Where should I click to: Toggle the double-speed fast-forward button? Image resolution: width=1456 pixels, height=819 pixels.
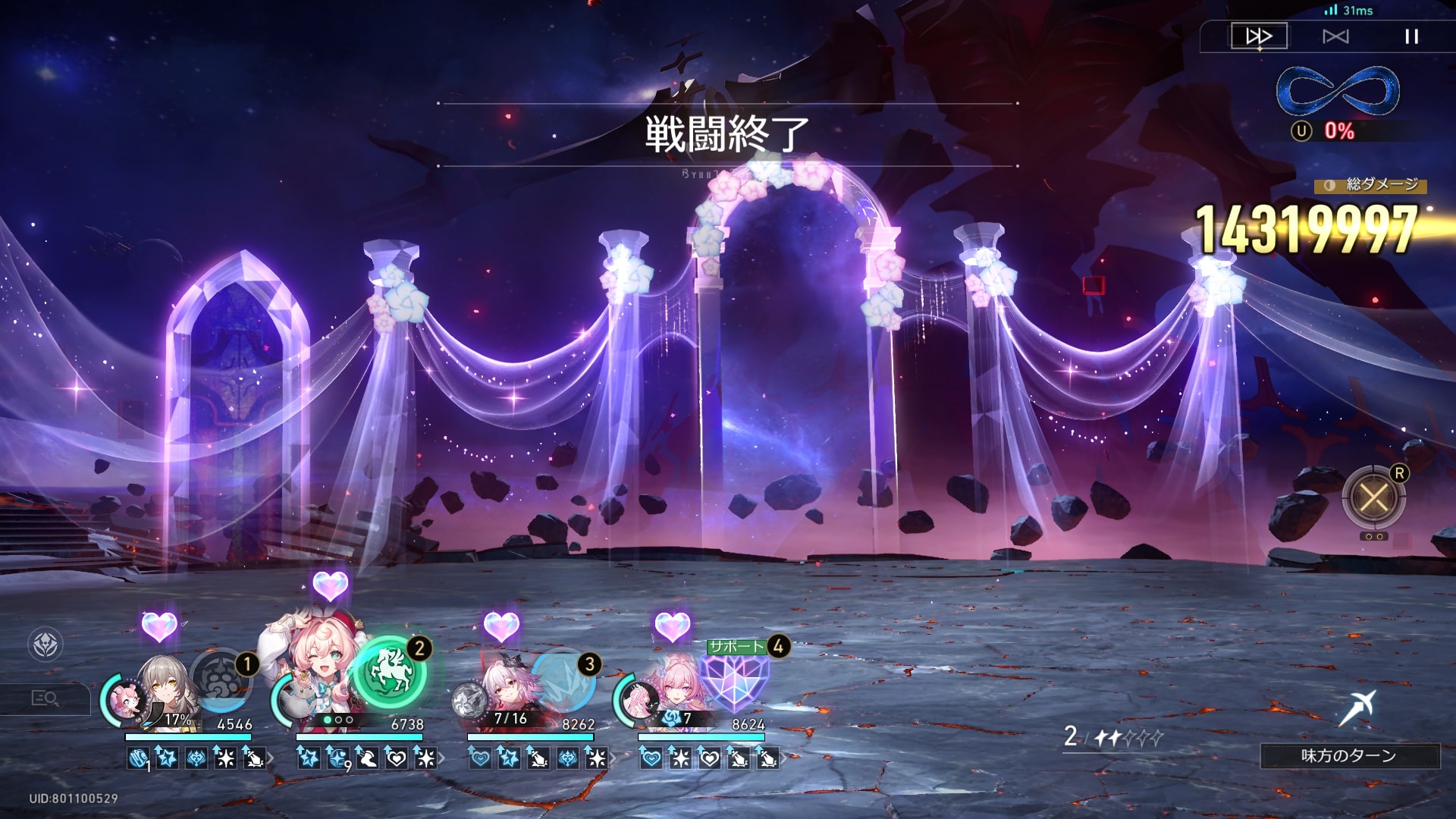click(1259, 36)
